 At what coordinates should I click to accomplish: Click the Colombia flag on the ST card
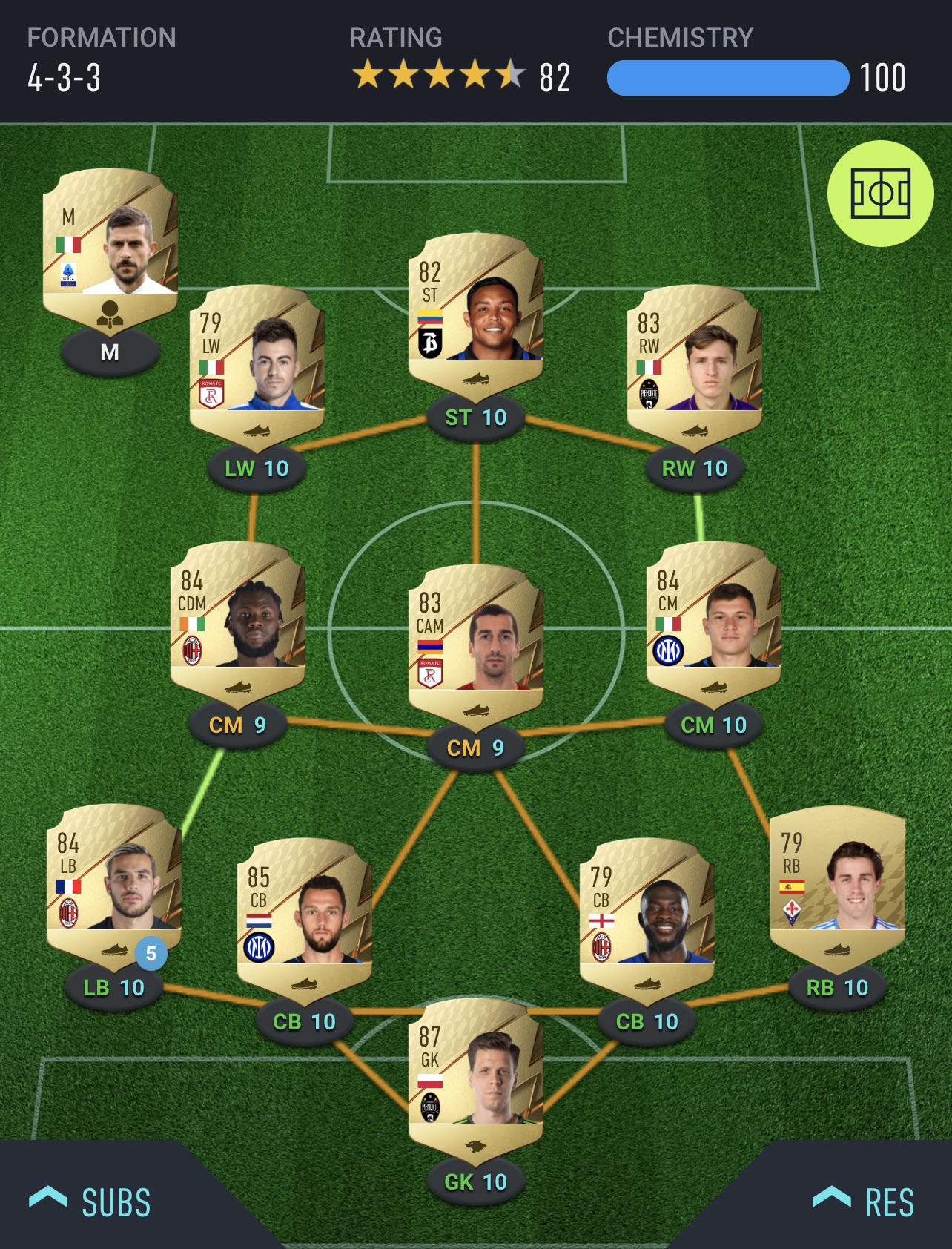click(430, 317)
